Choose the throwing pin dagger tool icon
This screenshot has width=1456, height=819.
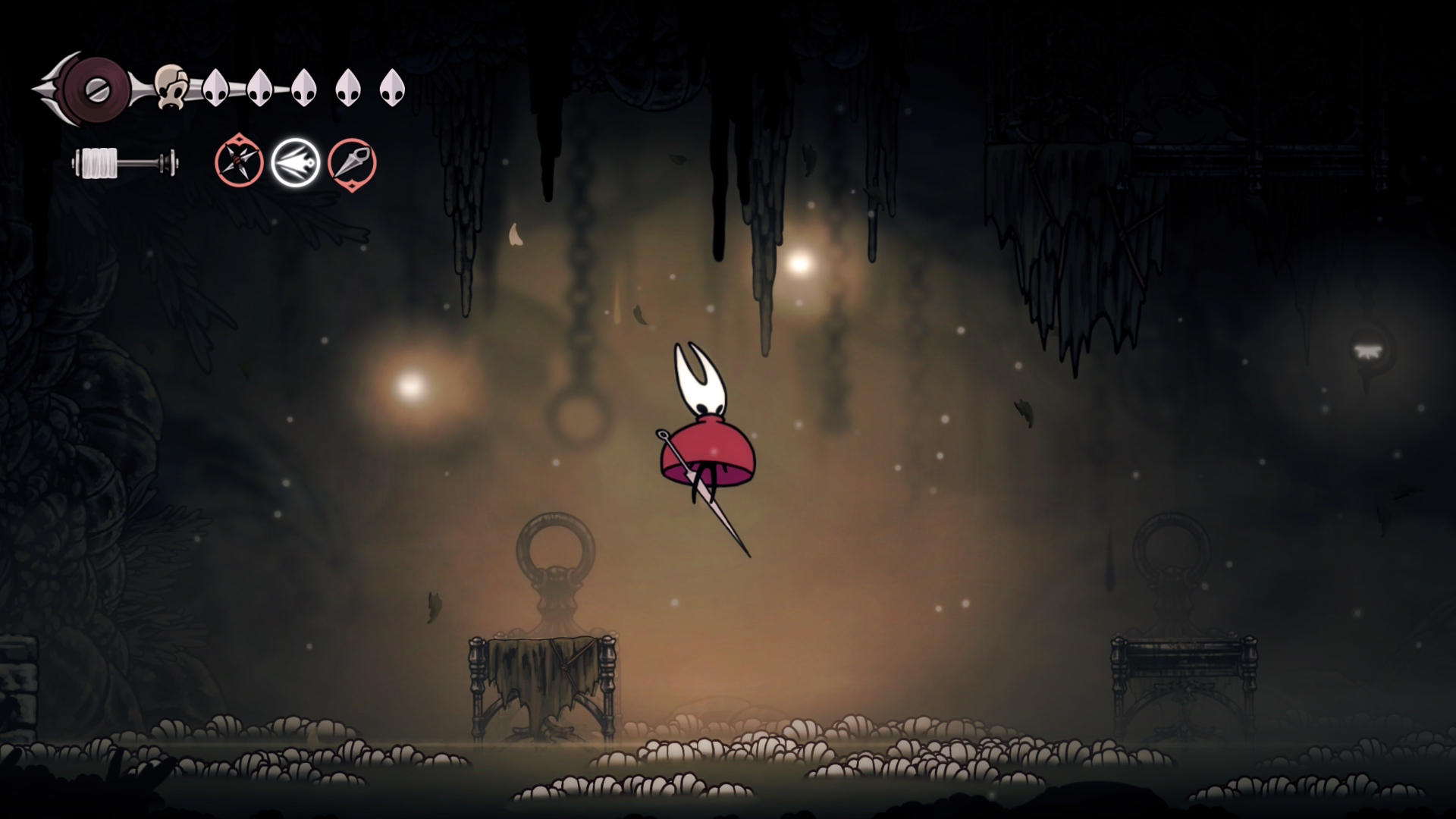tap(352, 163)
